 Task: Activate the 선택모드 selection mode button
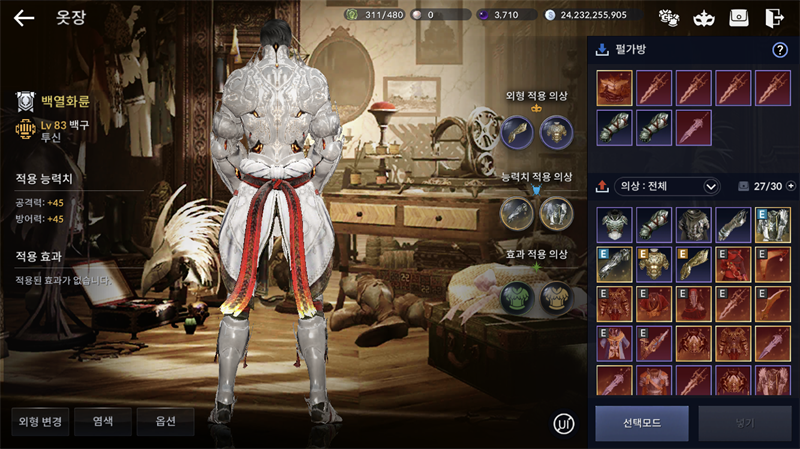(x=641, y=424)
